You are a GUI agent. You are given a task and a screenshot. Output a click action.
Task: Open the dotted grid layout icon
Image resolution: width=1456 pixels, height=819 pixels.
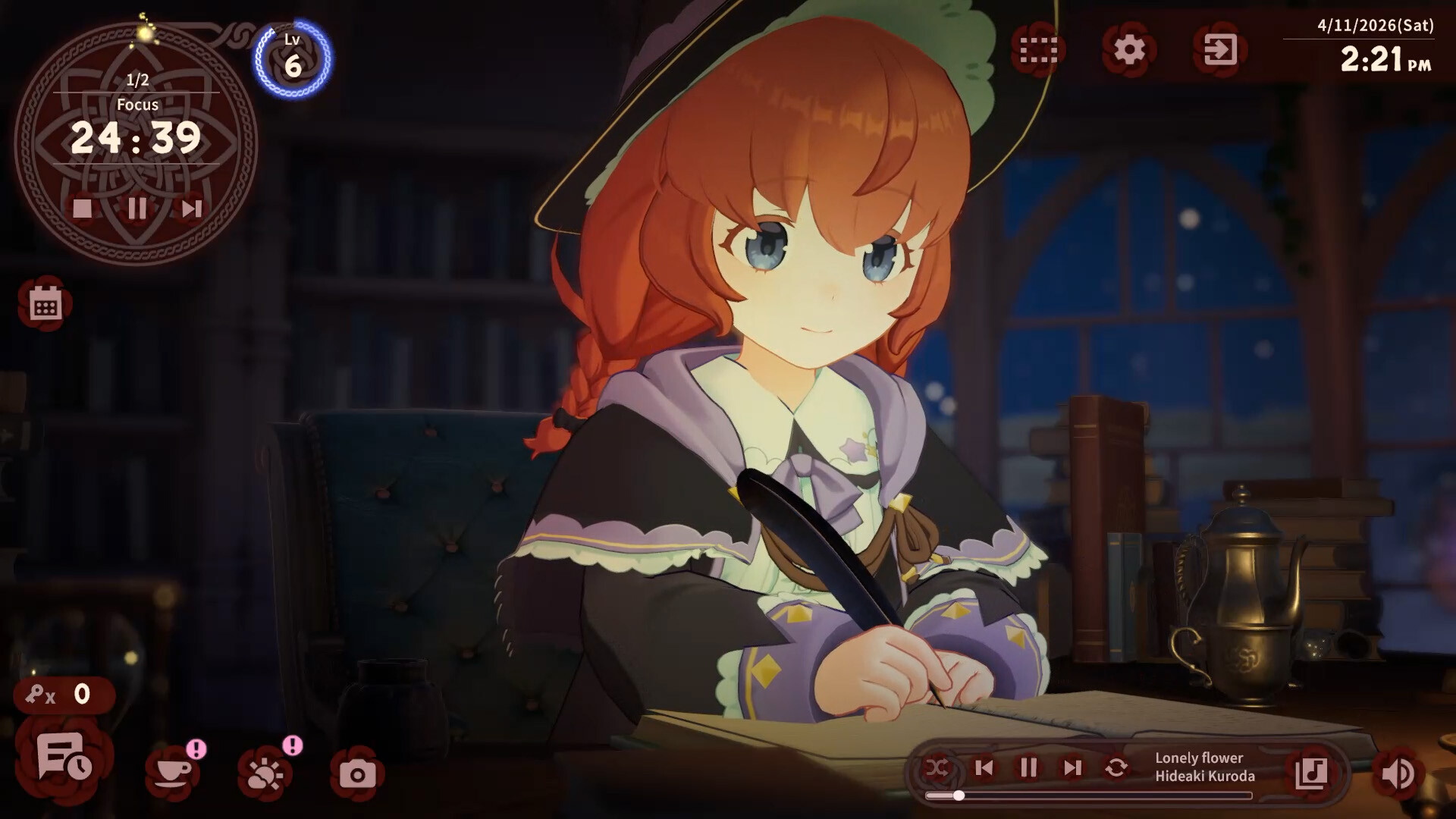[1038, 50]
